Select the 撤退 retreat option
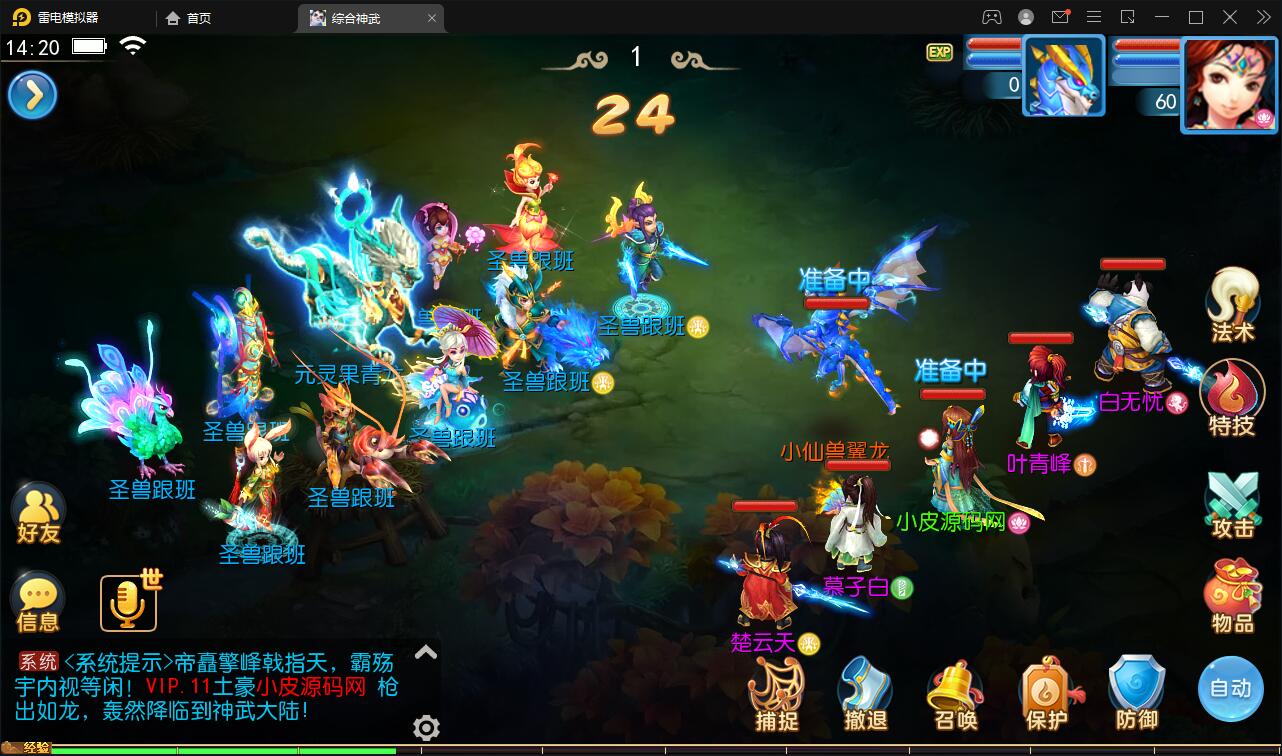 click(x=865, y=690)
